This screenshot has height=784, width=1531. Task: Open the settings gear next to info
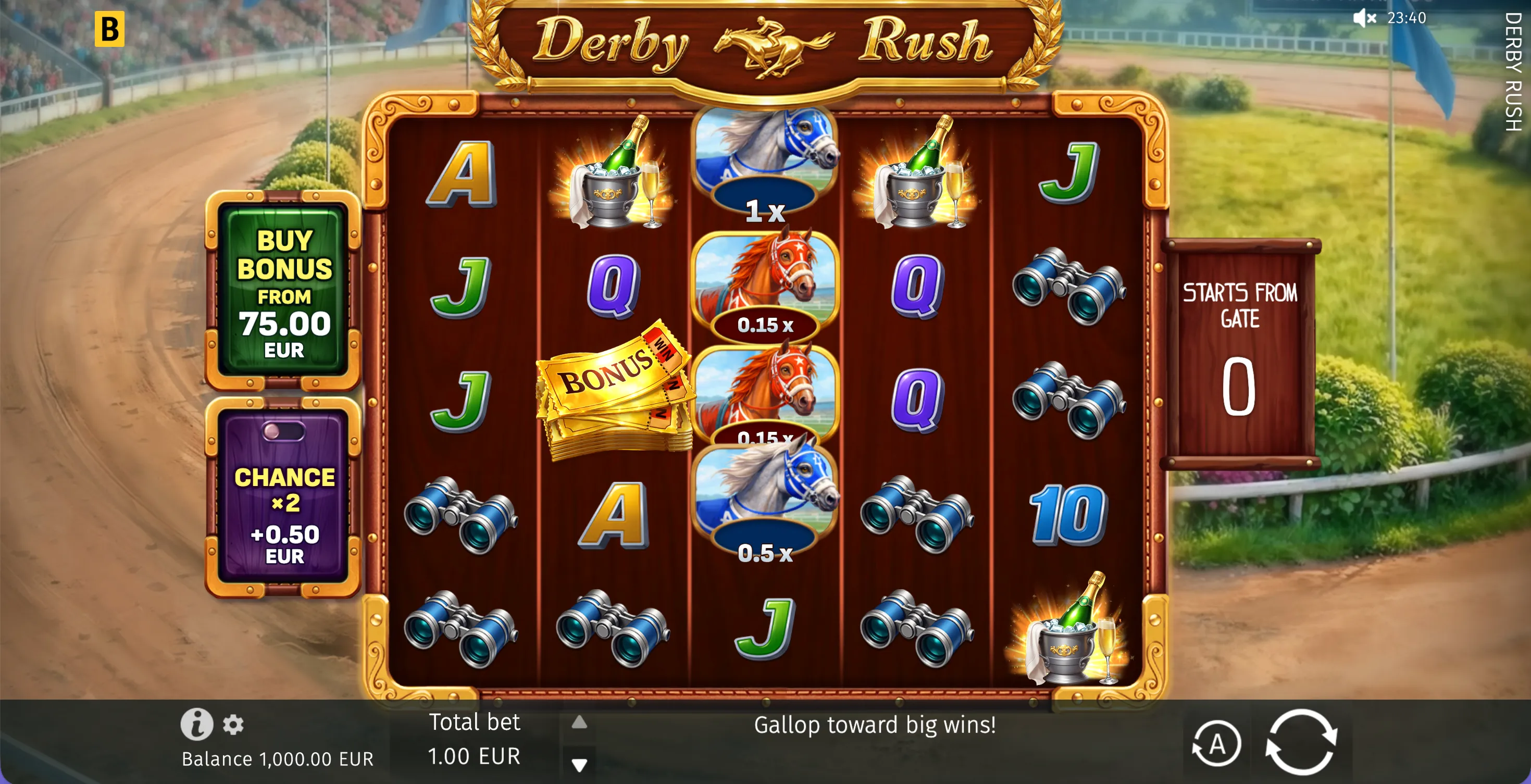[x=233, y=726]
